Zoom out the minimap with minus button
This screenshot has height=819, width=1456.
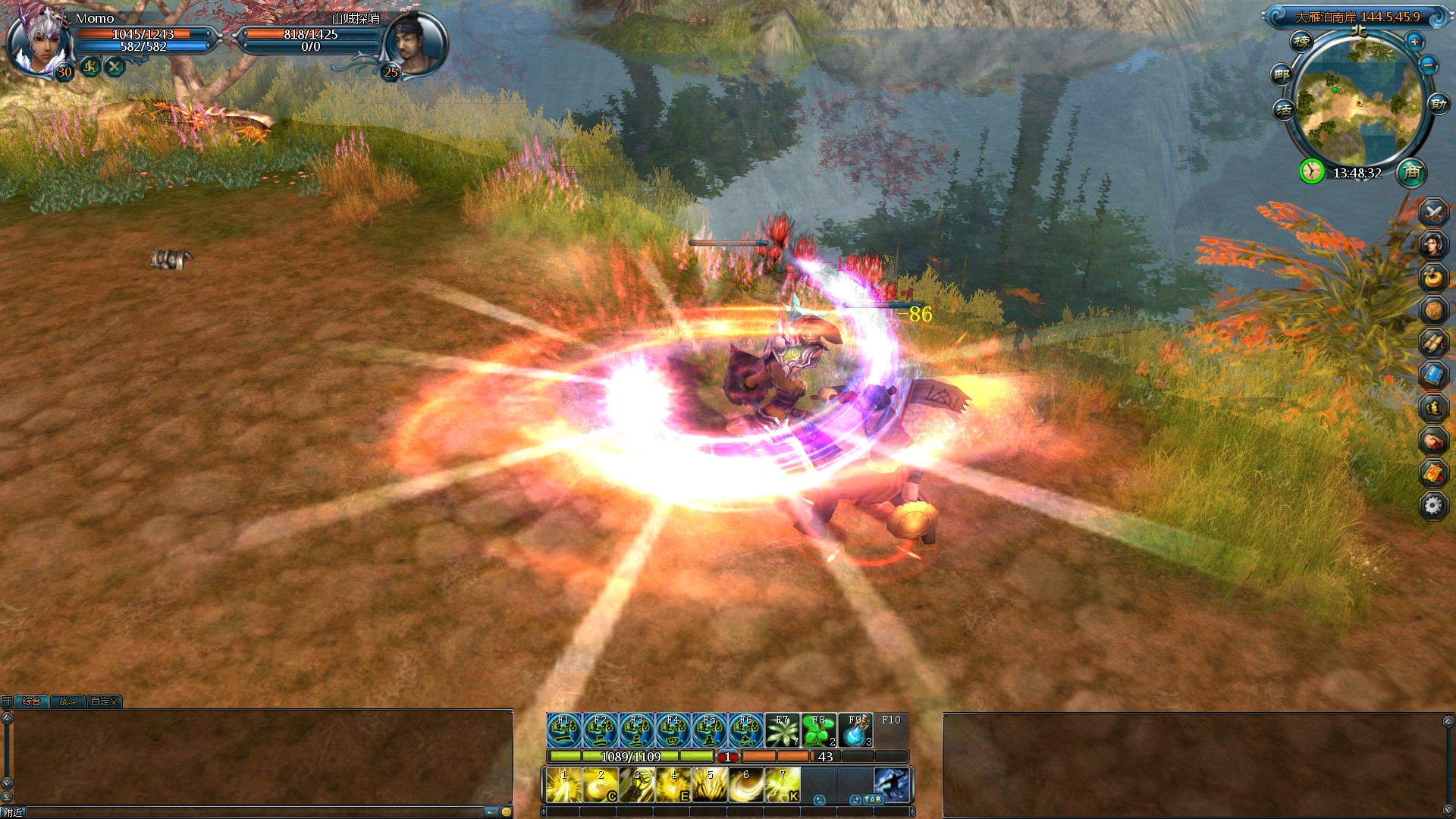[x=1428, y=64]
